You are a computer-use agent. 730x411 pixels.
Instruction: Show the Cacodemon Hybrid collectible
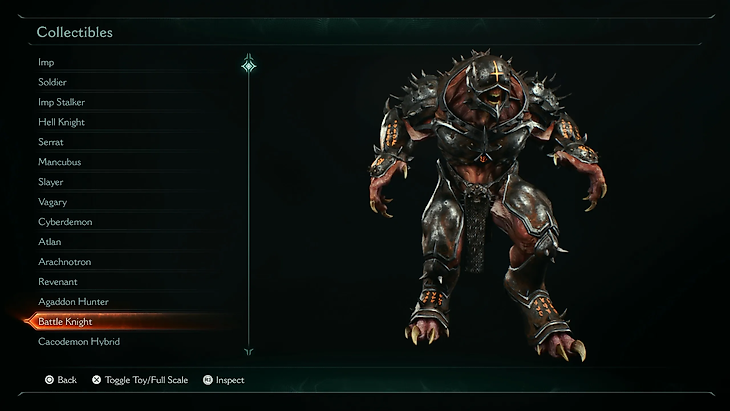[79, 342]
